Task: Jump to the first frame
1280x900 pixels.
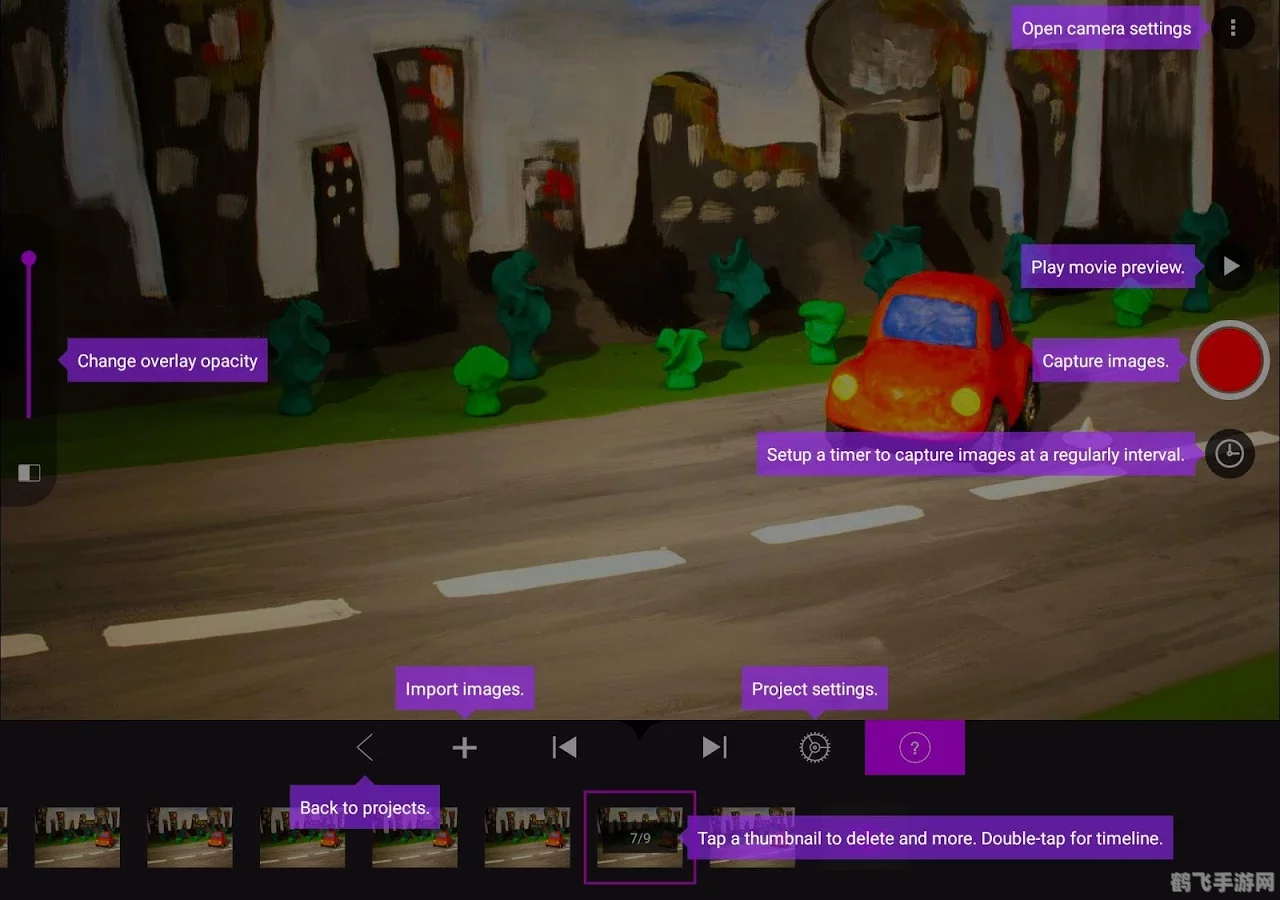Action: (564, 747)
